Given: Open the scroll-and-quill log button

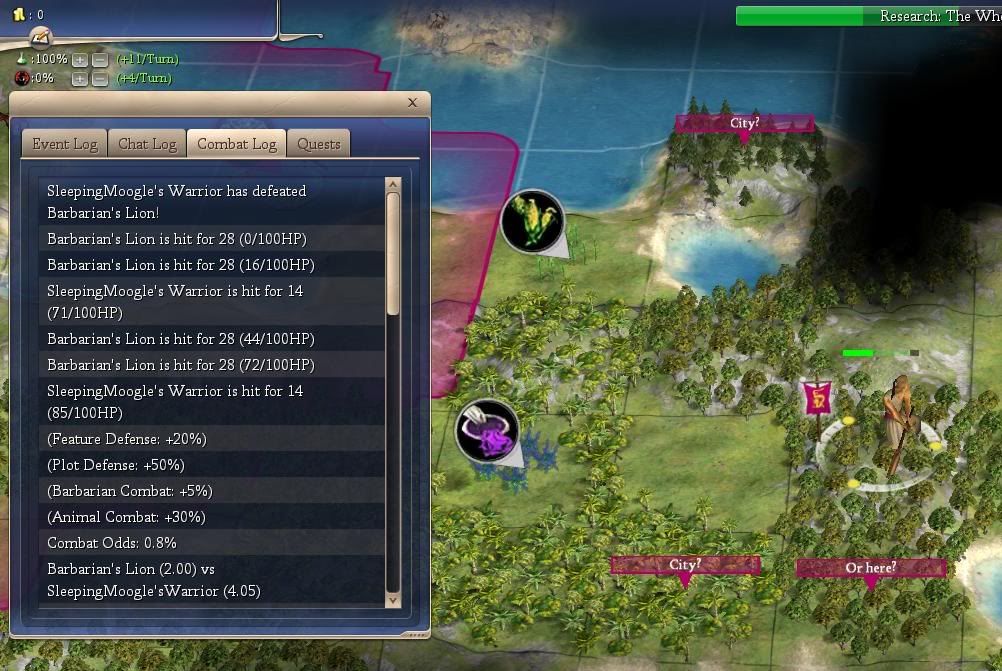Looking at the screenshot, I should (x=40, y=38).
